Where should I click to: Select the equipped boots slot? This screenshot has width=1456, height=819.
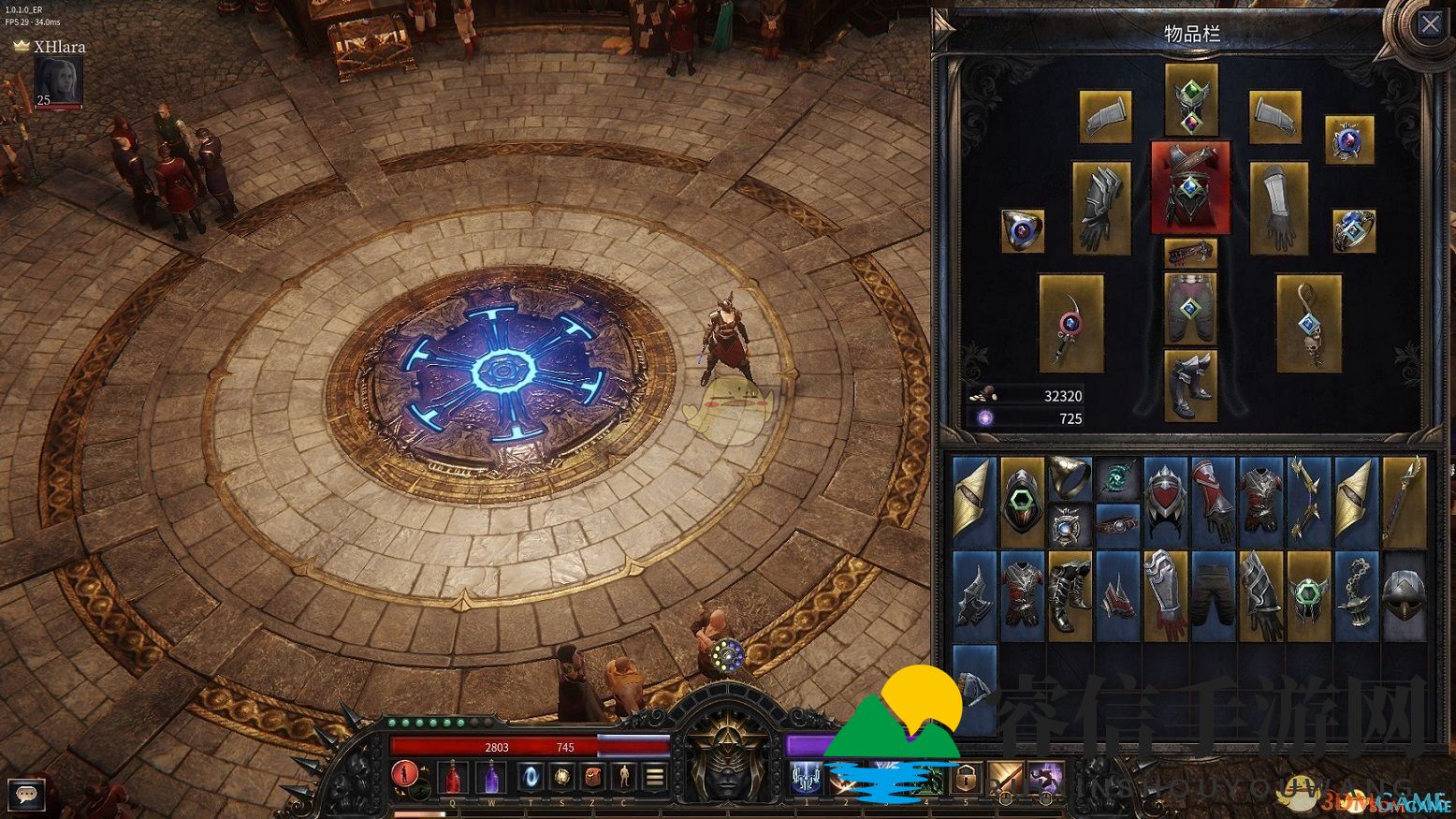coord(1190,386)
